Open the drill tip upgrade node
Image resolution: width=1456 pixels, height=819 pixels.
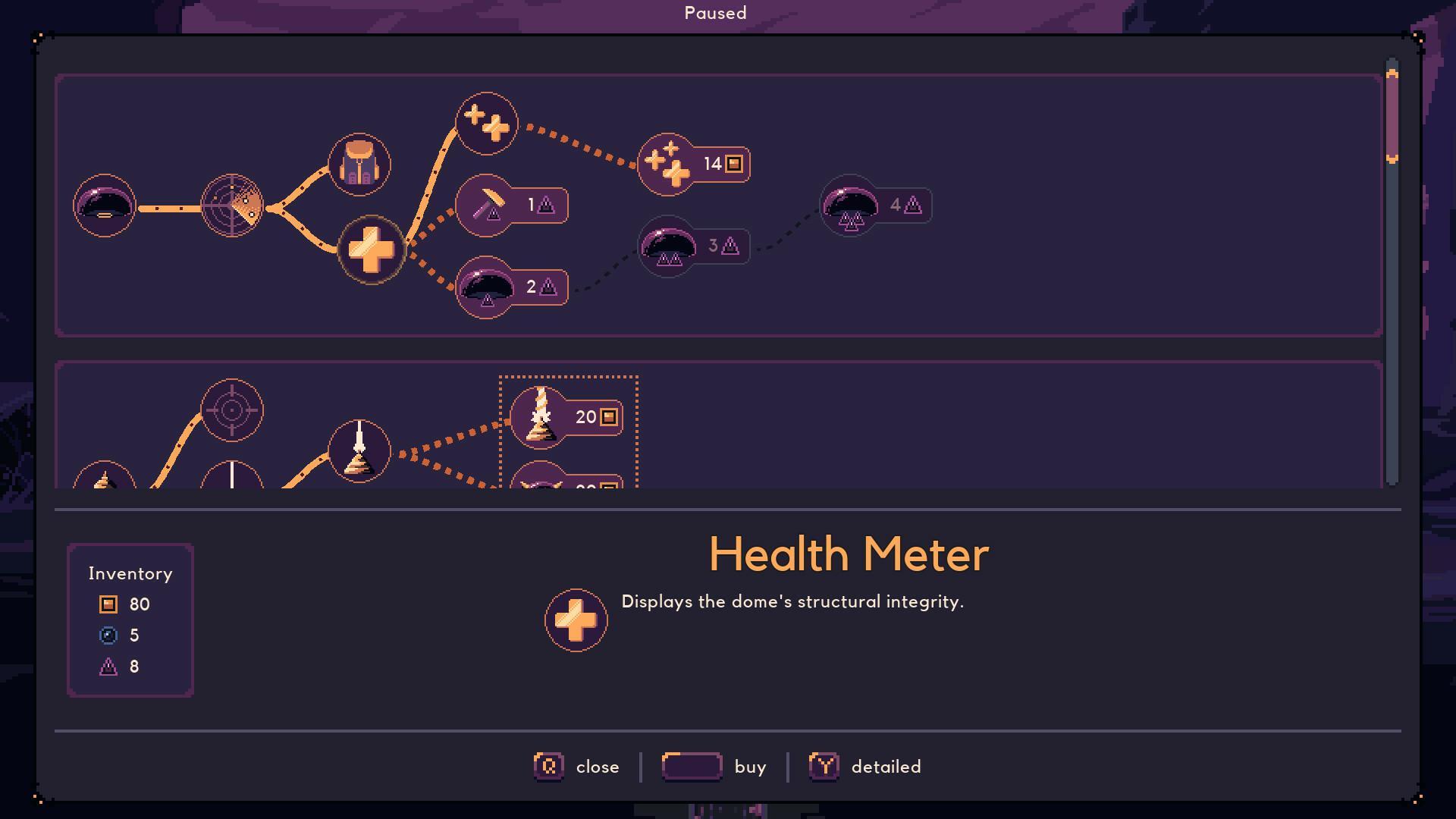(359, 450)
